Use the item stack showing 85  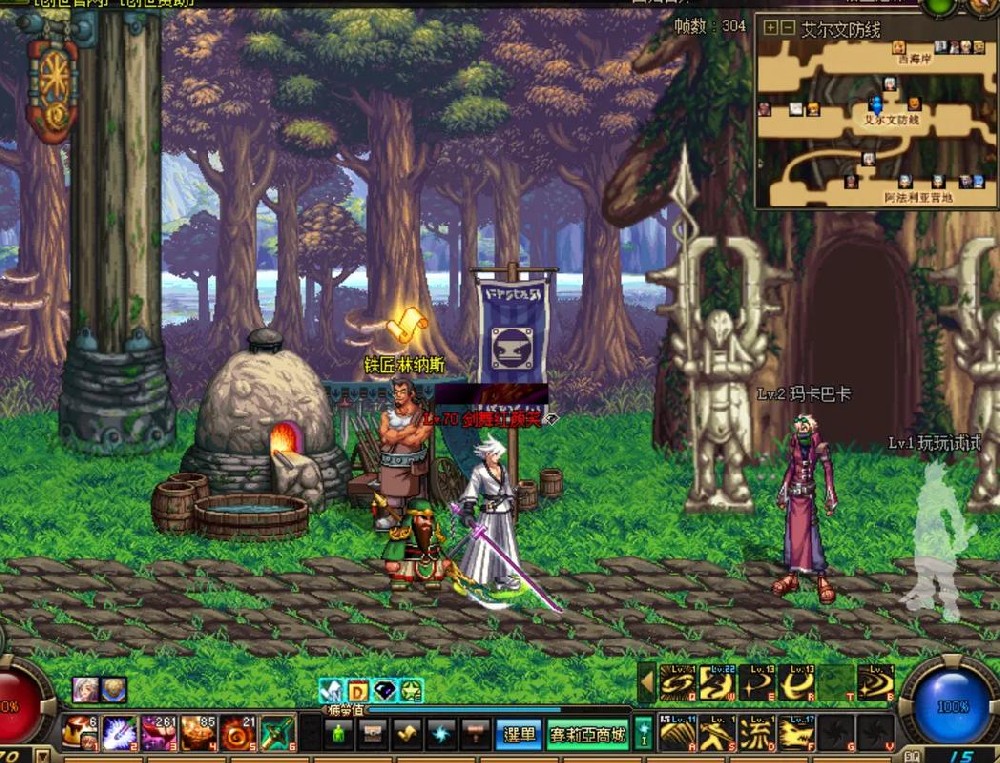(199, 733)
